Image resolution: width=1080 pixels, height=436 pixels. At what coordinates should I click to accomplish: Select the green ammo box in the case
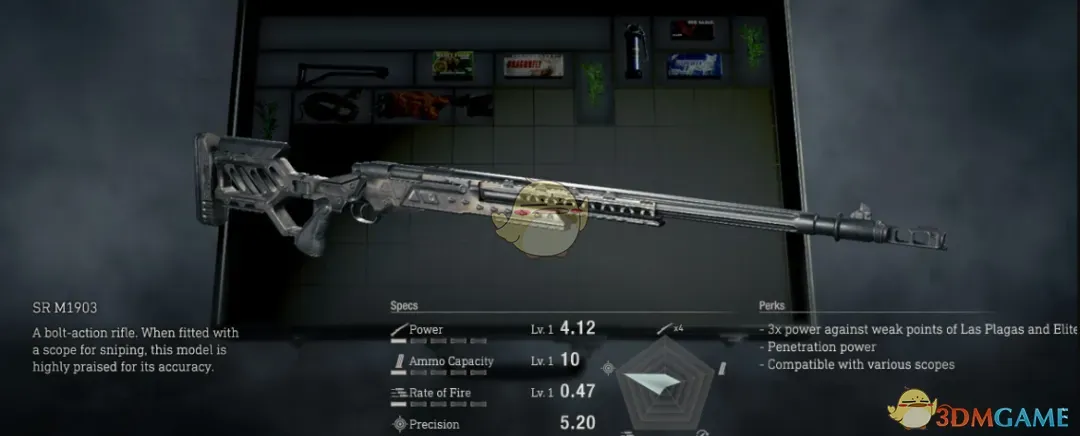[452, 66]
